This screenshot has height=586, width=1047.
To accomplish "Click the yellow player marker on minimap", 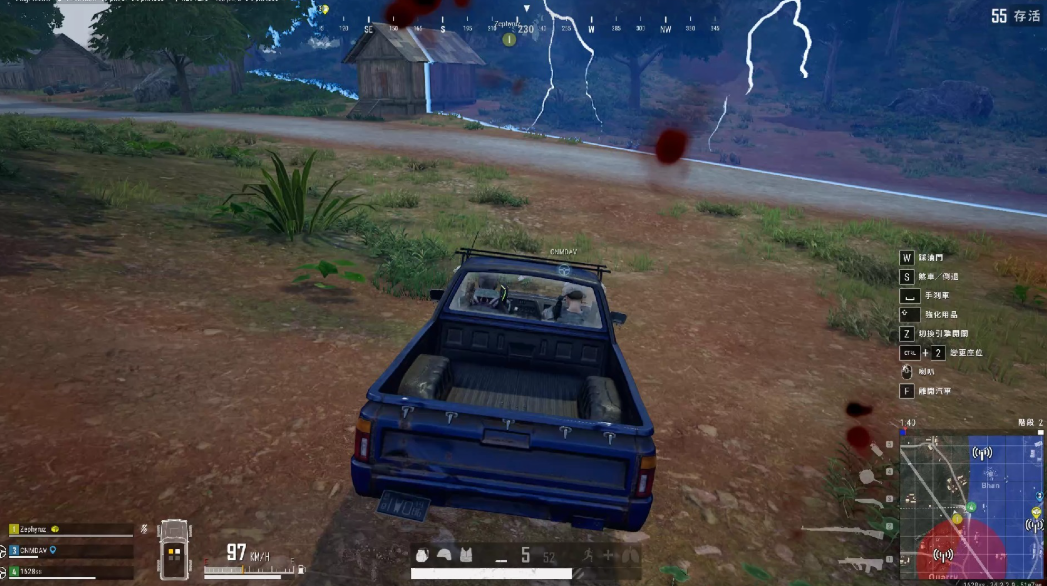I will tap(957, 519).
